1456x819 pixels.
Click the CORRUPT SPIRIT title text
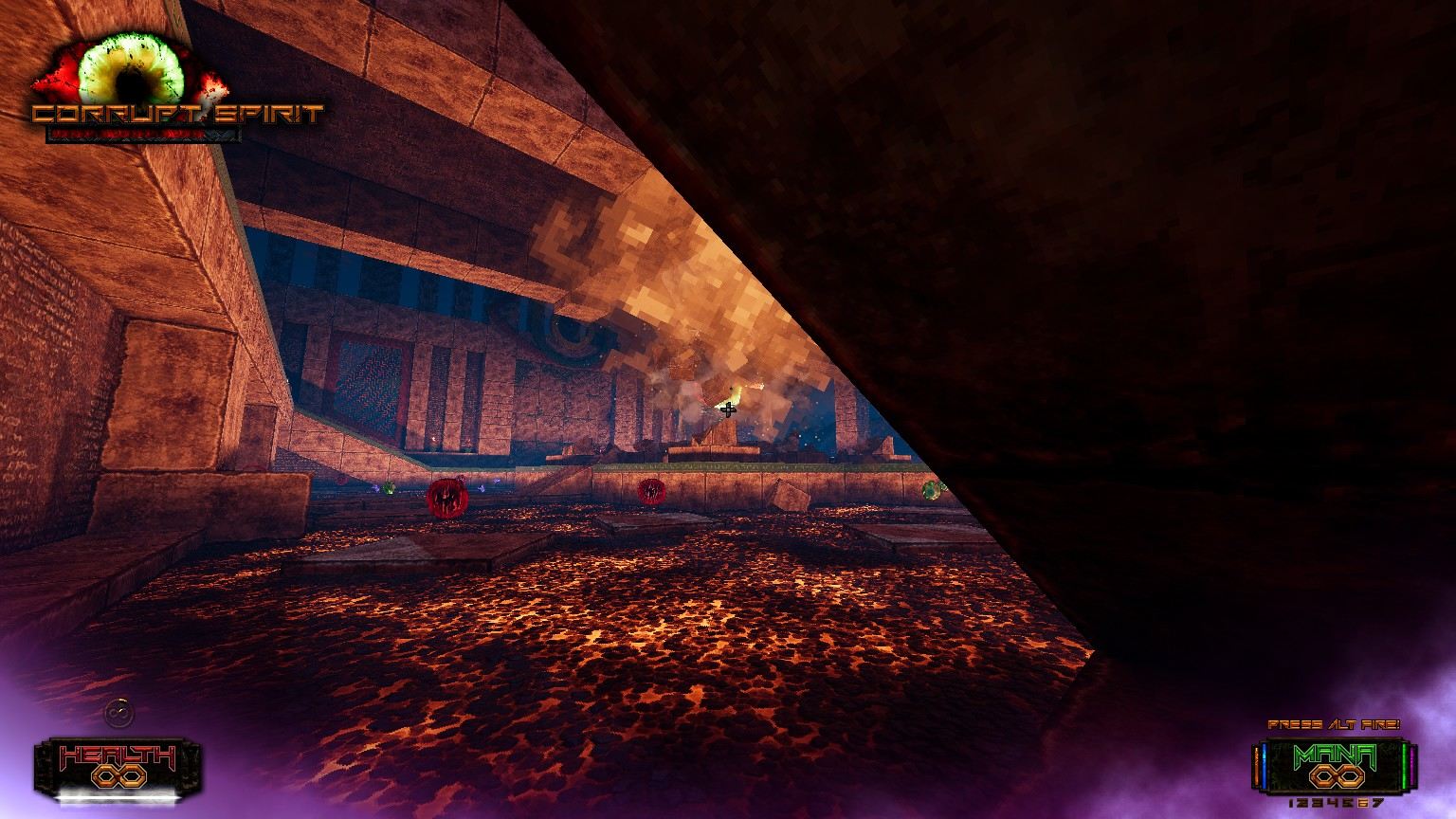pos(175,116)
